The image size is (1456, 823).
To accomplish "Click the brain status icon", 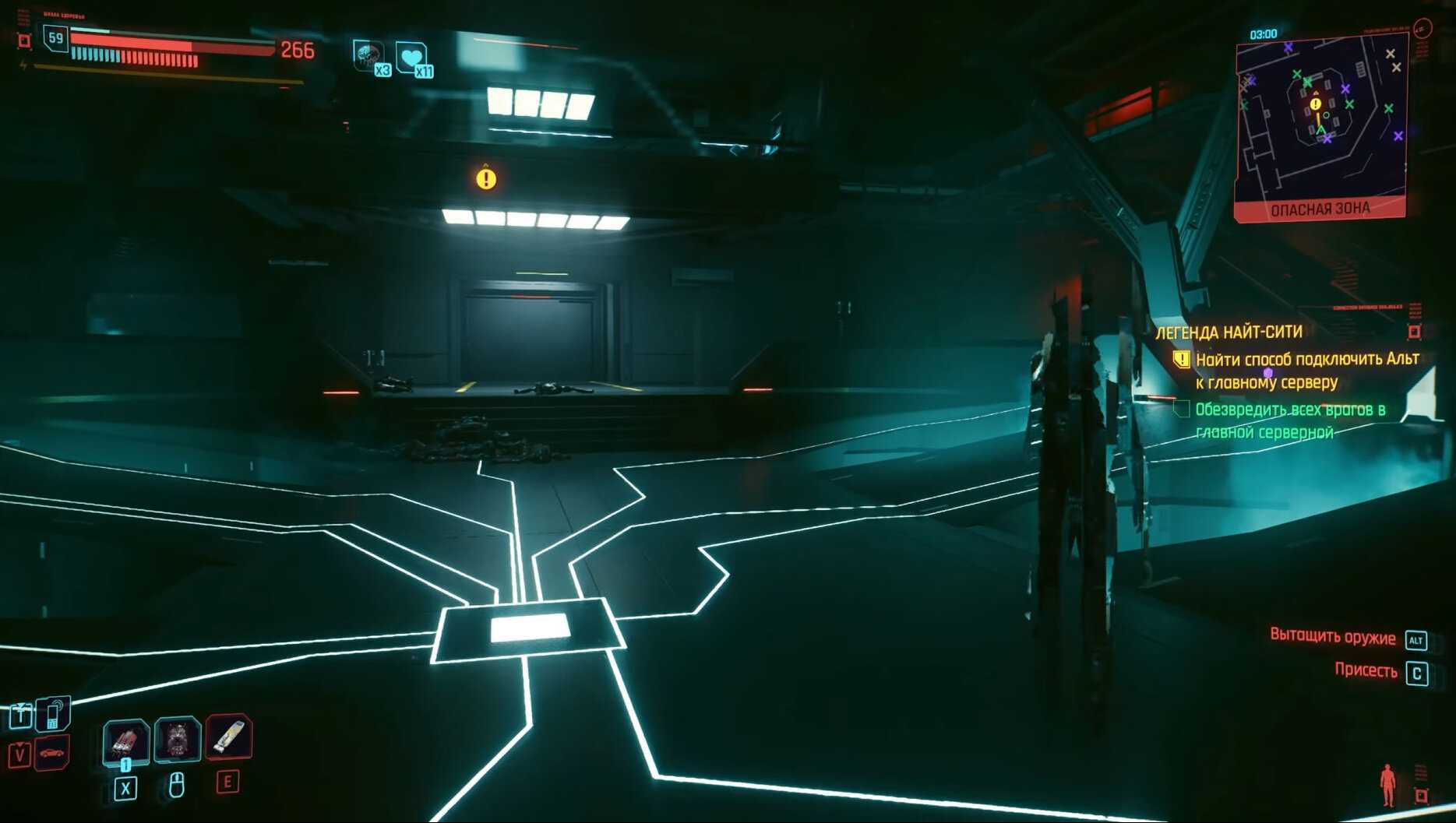I will [x=367, y=55].
